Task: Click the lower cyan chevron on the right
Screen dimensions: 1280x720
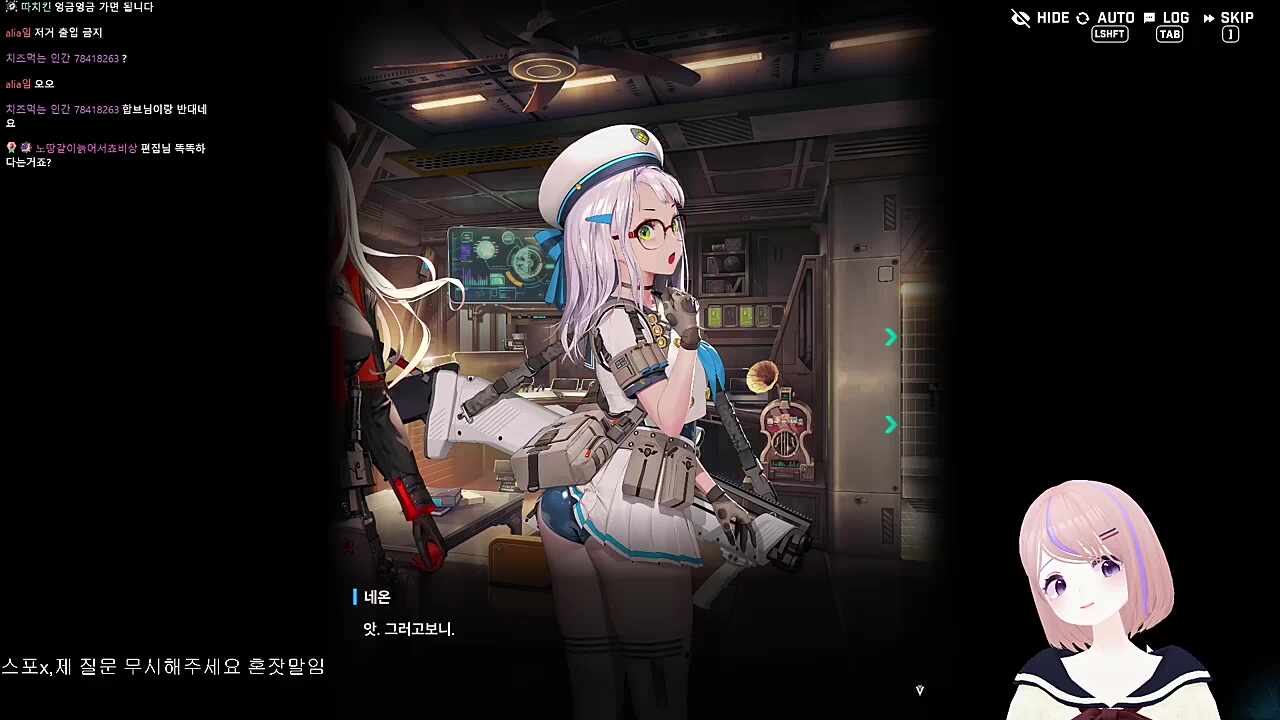Action: [x=890, y=424]
